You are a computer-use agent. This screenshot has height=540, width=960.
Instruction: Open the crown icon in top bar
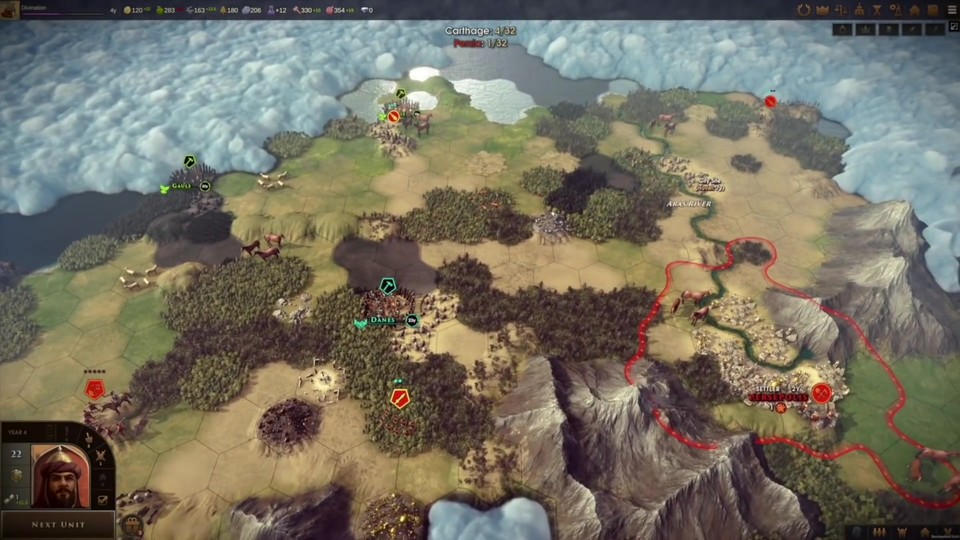[823, 10]
